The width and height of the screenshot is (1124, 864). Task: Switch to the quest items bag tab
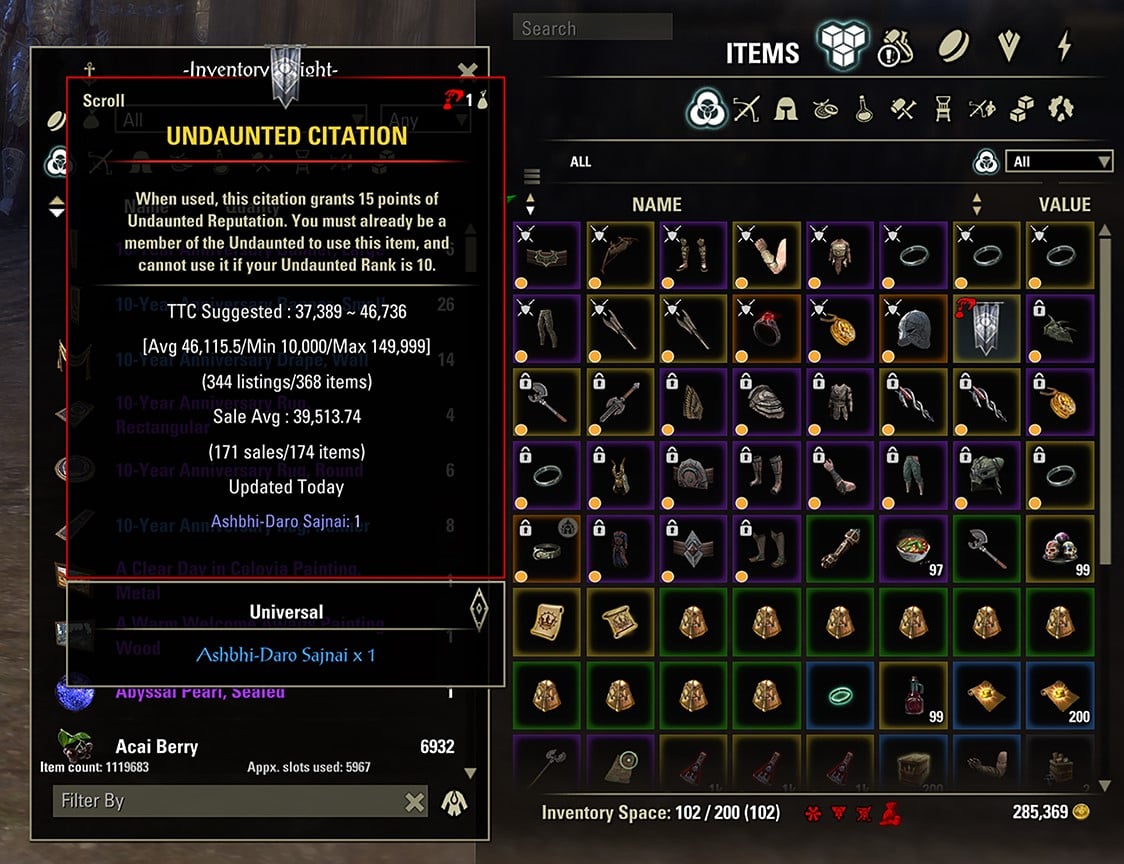coord(892,47)
